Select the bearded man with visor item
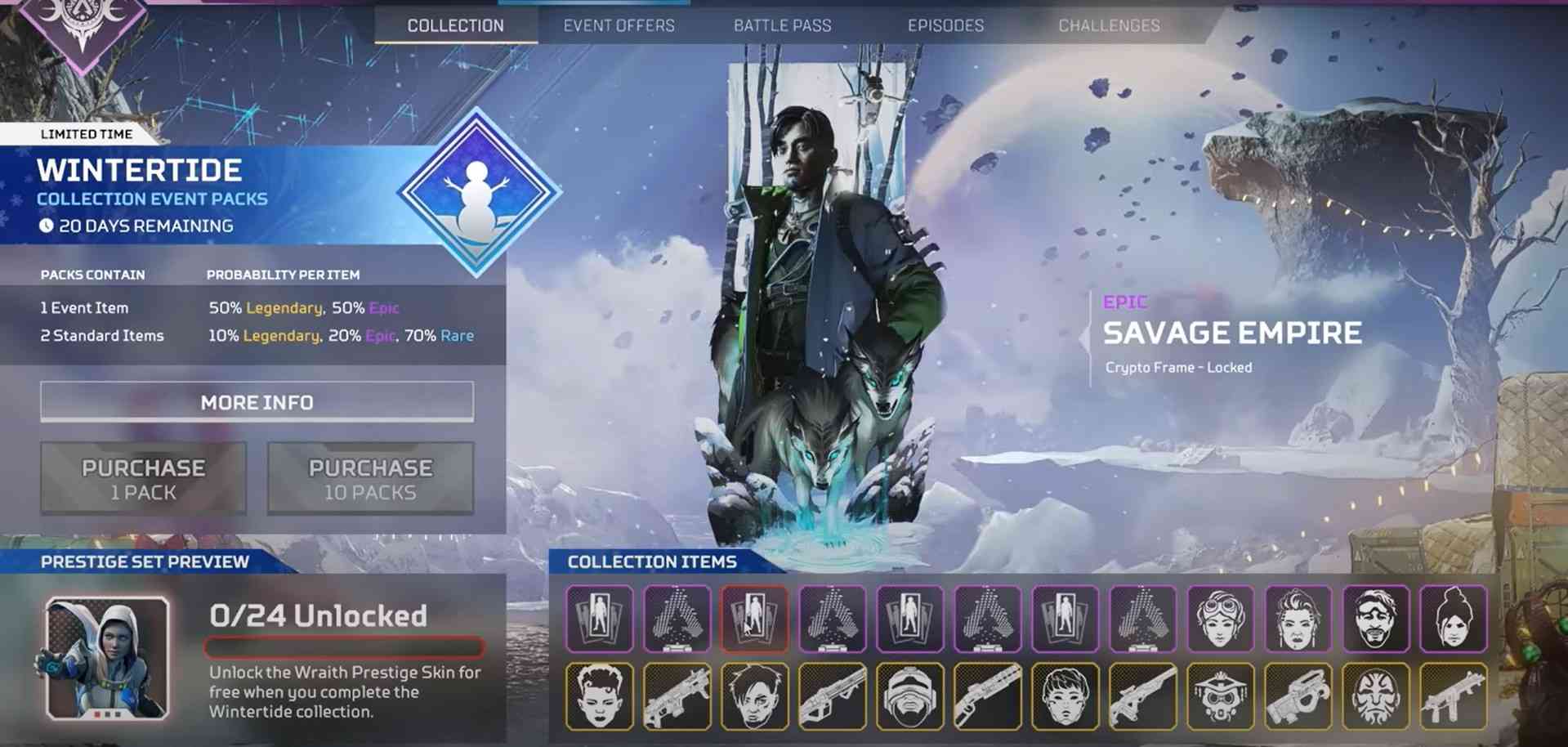Screen dimensions: 1568x747 pos(1375,619)
